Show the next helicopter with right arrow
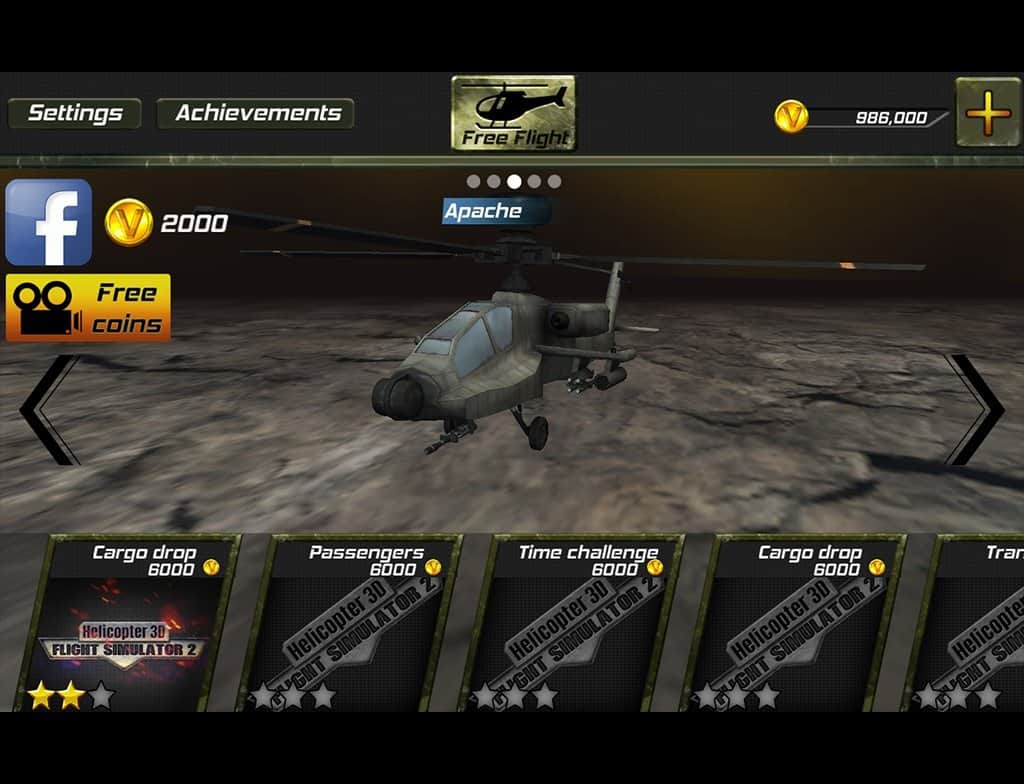This screenshot has height=784, width=1024. coord(975,410)
